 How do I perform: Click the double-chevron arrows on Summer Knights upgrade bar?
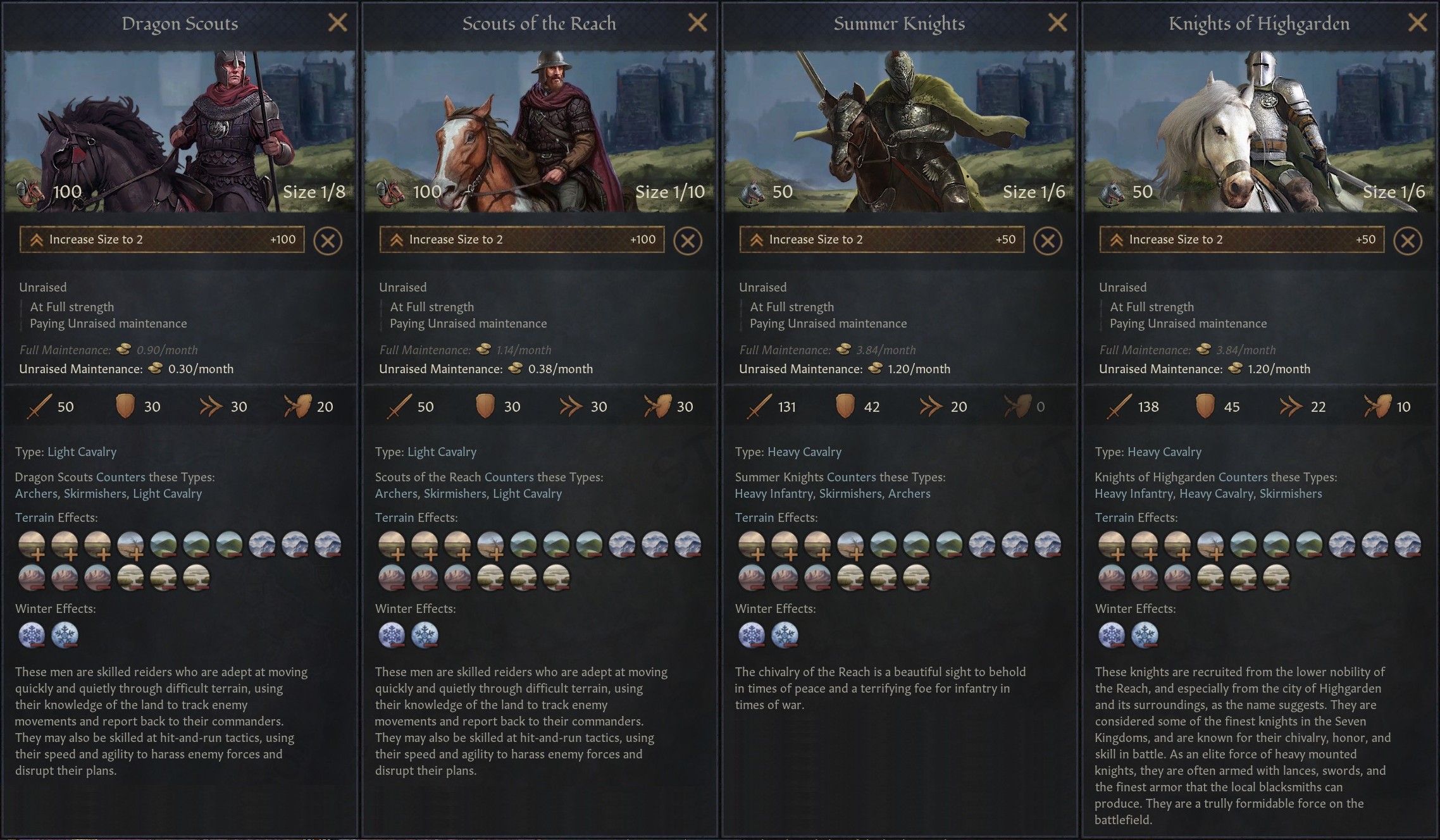pos(755,239)
